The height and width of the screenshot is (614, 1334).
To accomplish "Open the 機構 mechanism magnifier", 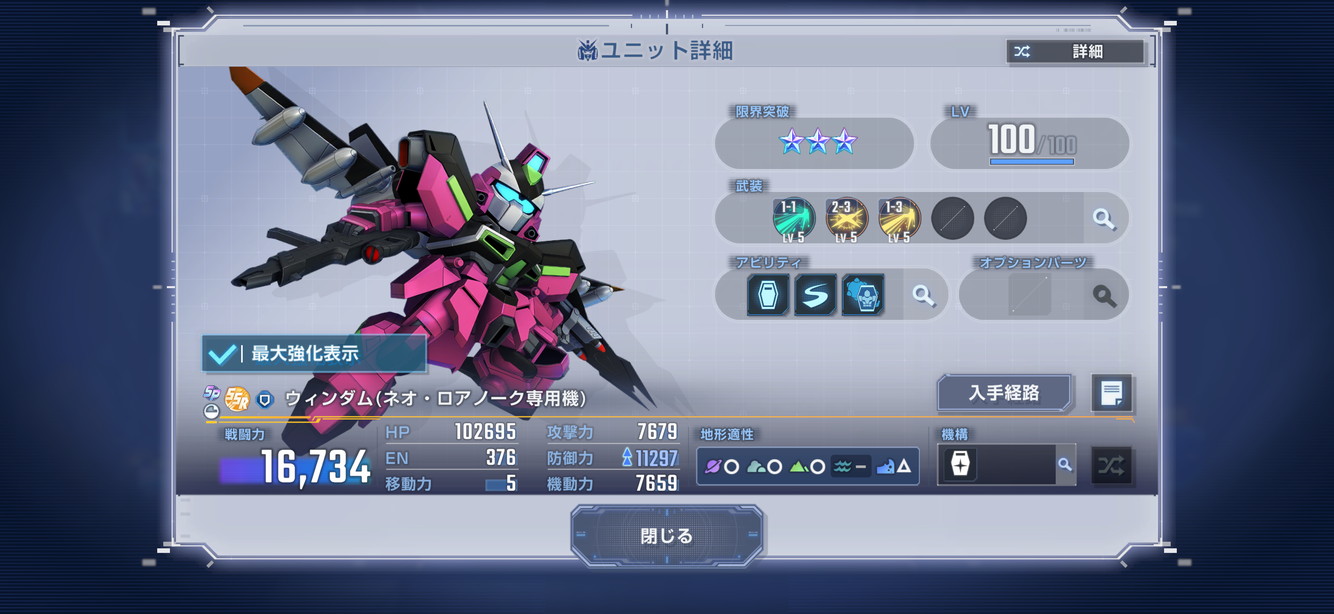I will 1065,465.
